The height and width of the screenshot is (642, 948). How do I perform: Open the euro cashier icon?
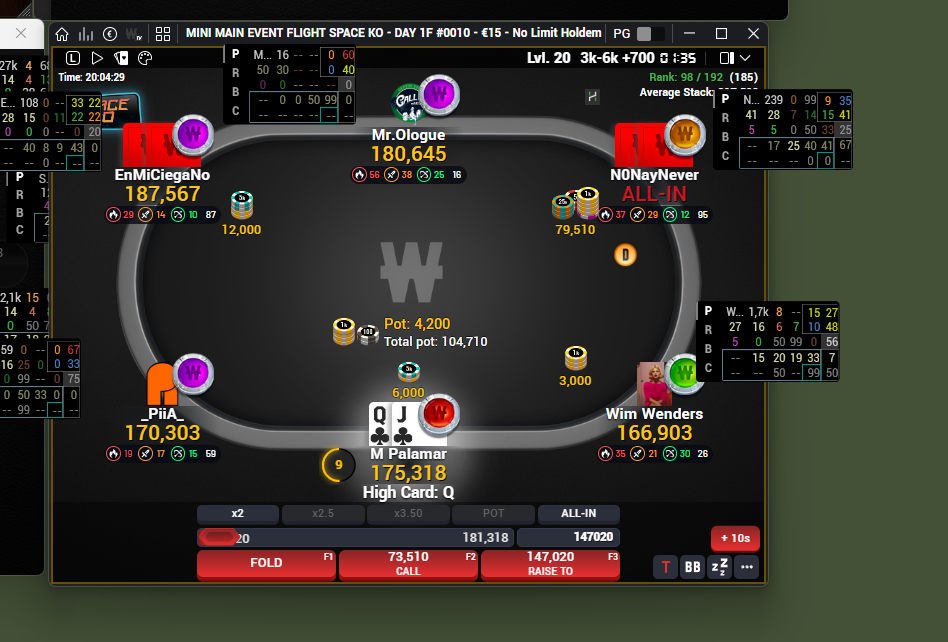click(x=110, y=33)
